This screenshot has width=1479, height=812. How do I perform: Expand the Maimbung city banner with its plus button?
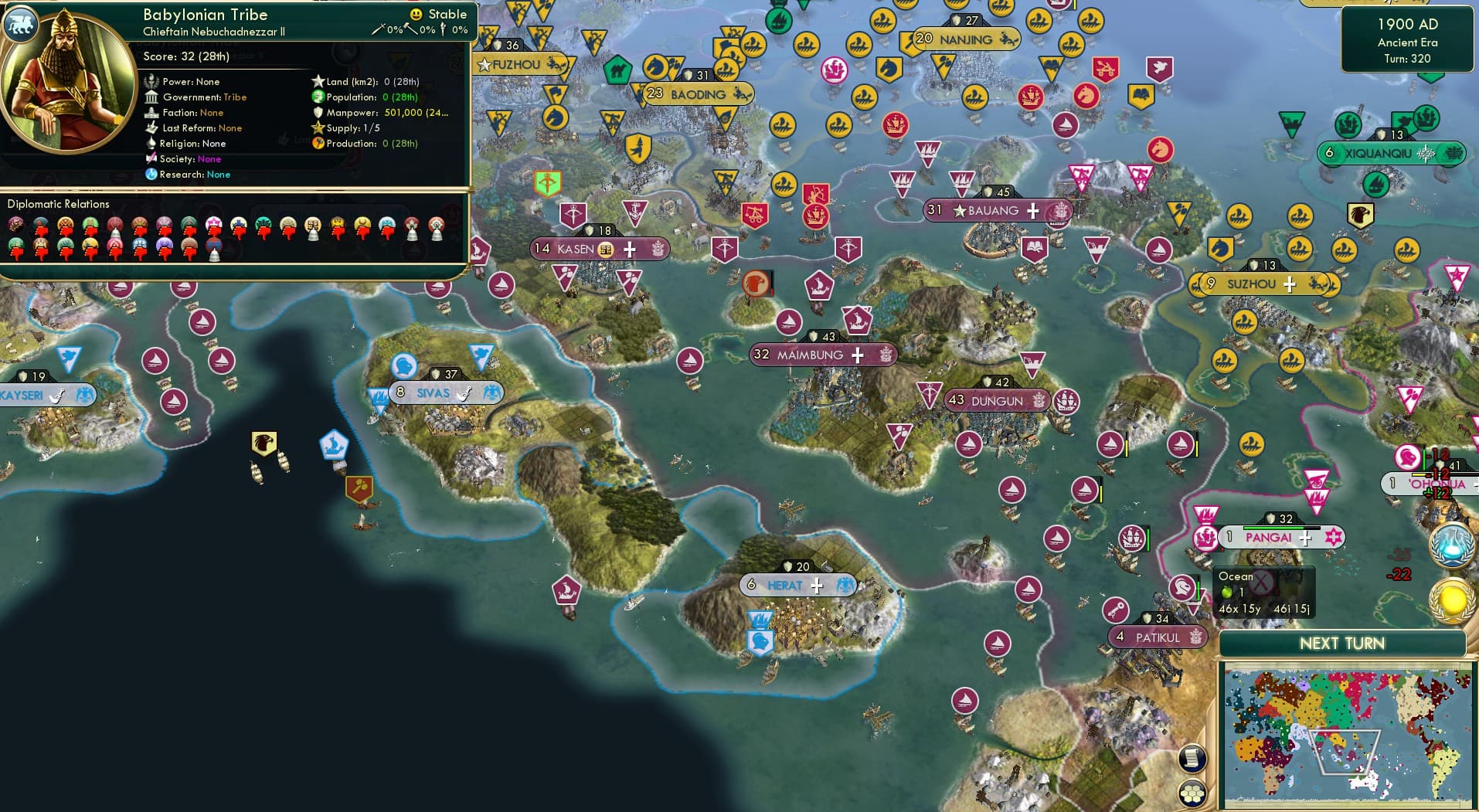tap(856, 355)
